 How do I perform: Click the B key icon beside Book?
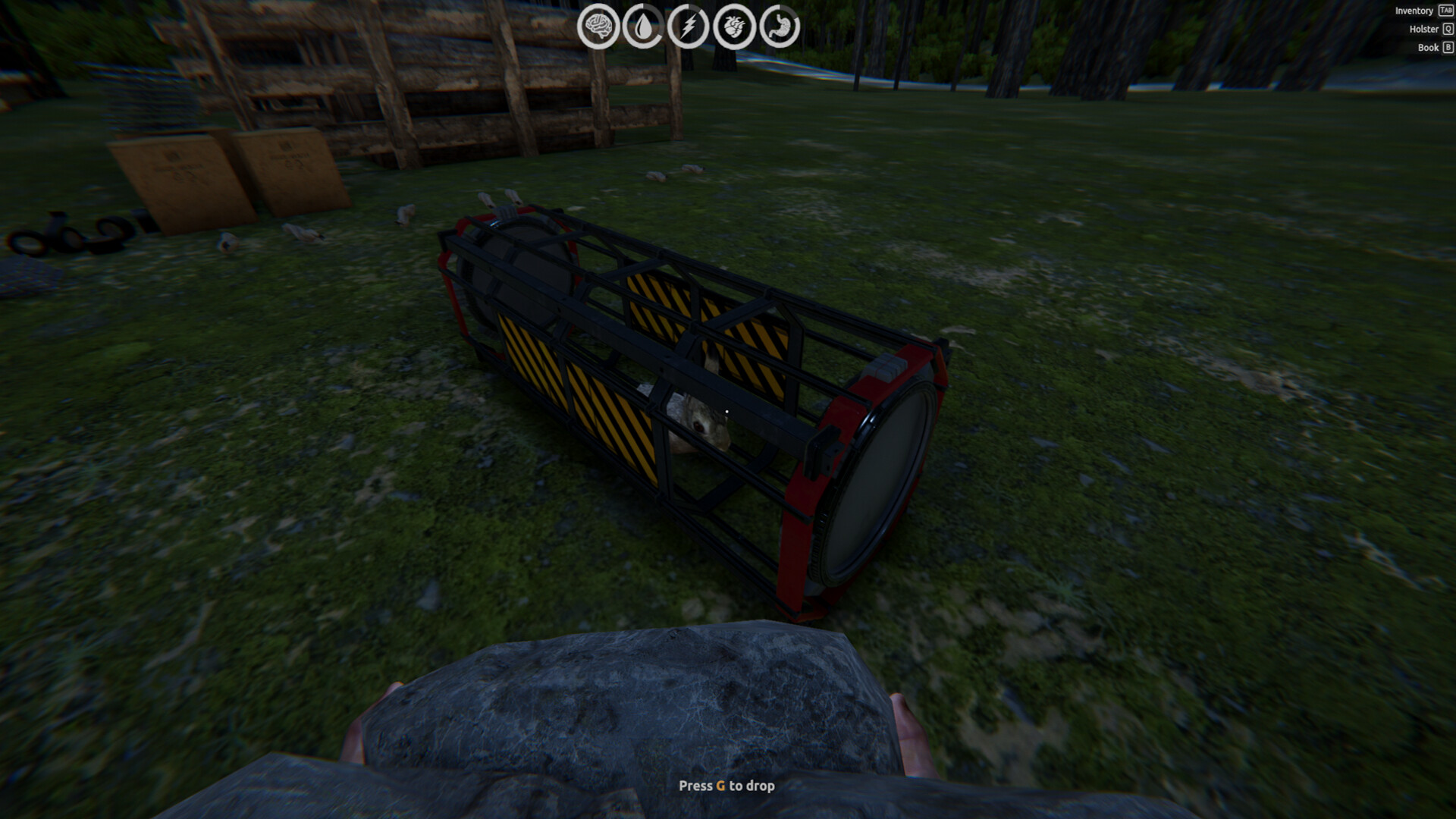click(1447, 47)
